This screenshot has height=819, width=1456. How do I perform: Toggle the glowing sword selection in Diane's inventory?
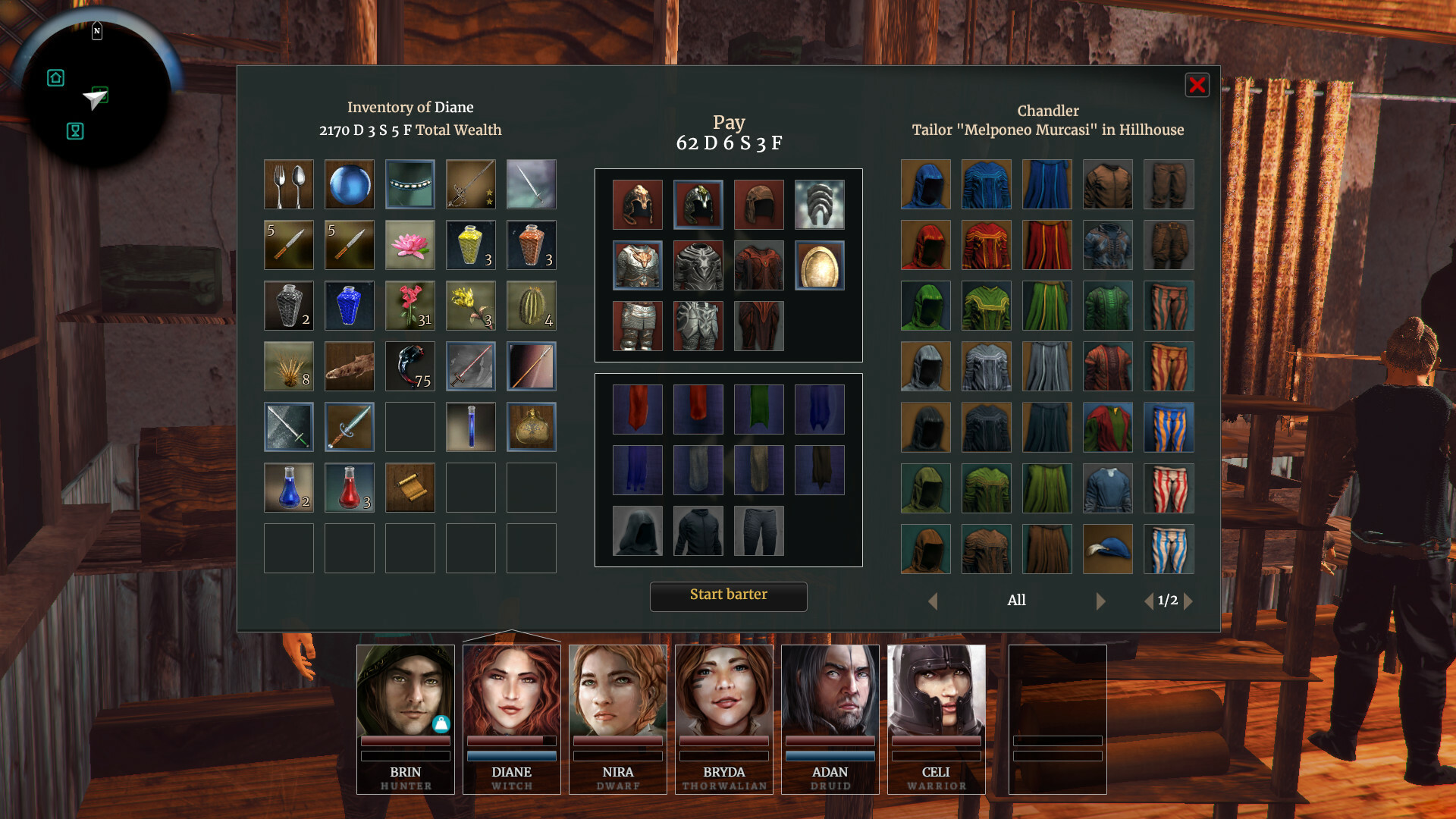coord(288,427)
